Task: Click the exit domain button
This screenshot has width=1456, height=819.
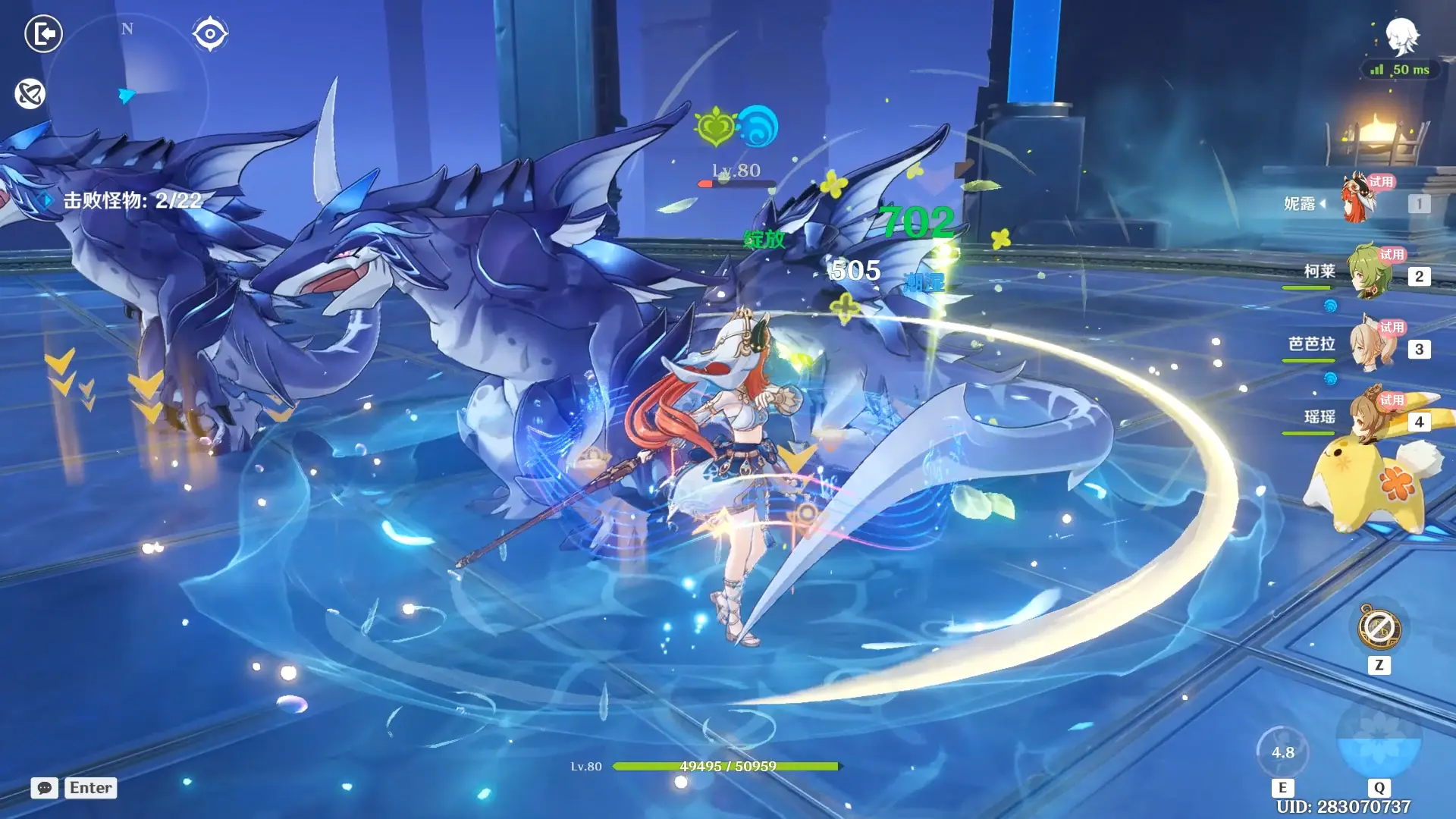Action: tap(43, 33)
